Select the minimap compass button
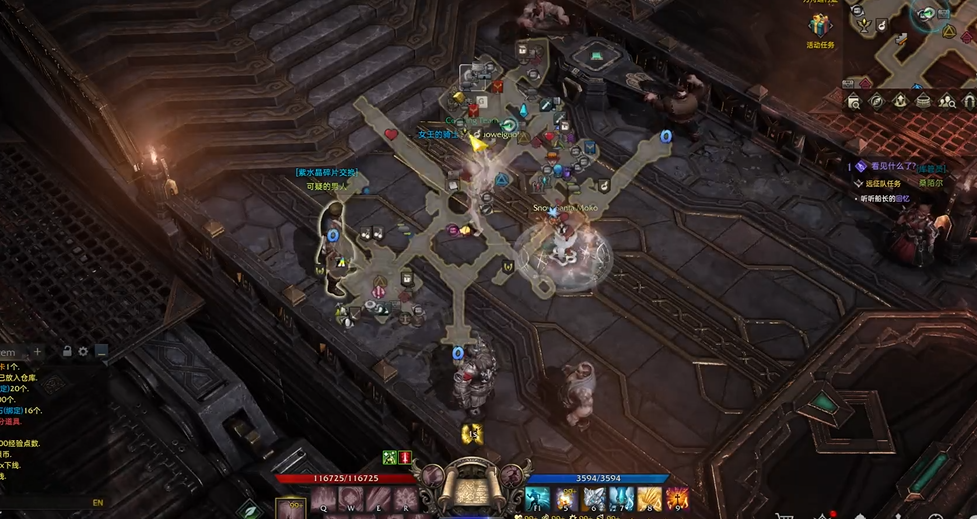 tap(877, 101)
